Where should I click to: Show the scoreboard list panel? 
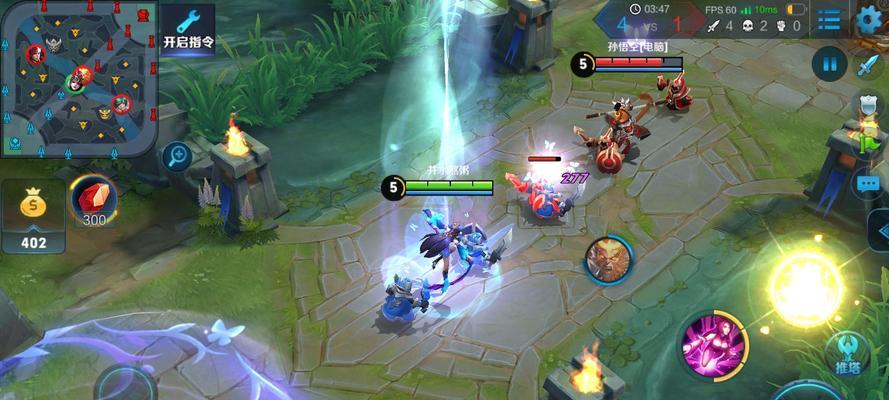tap(829, 19)
